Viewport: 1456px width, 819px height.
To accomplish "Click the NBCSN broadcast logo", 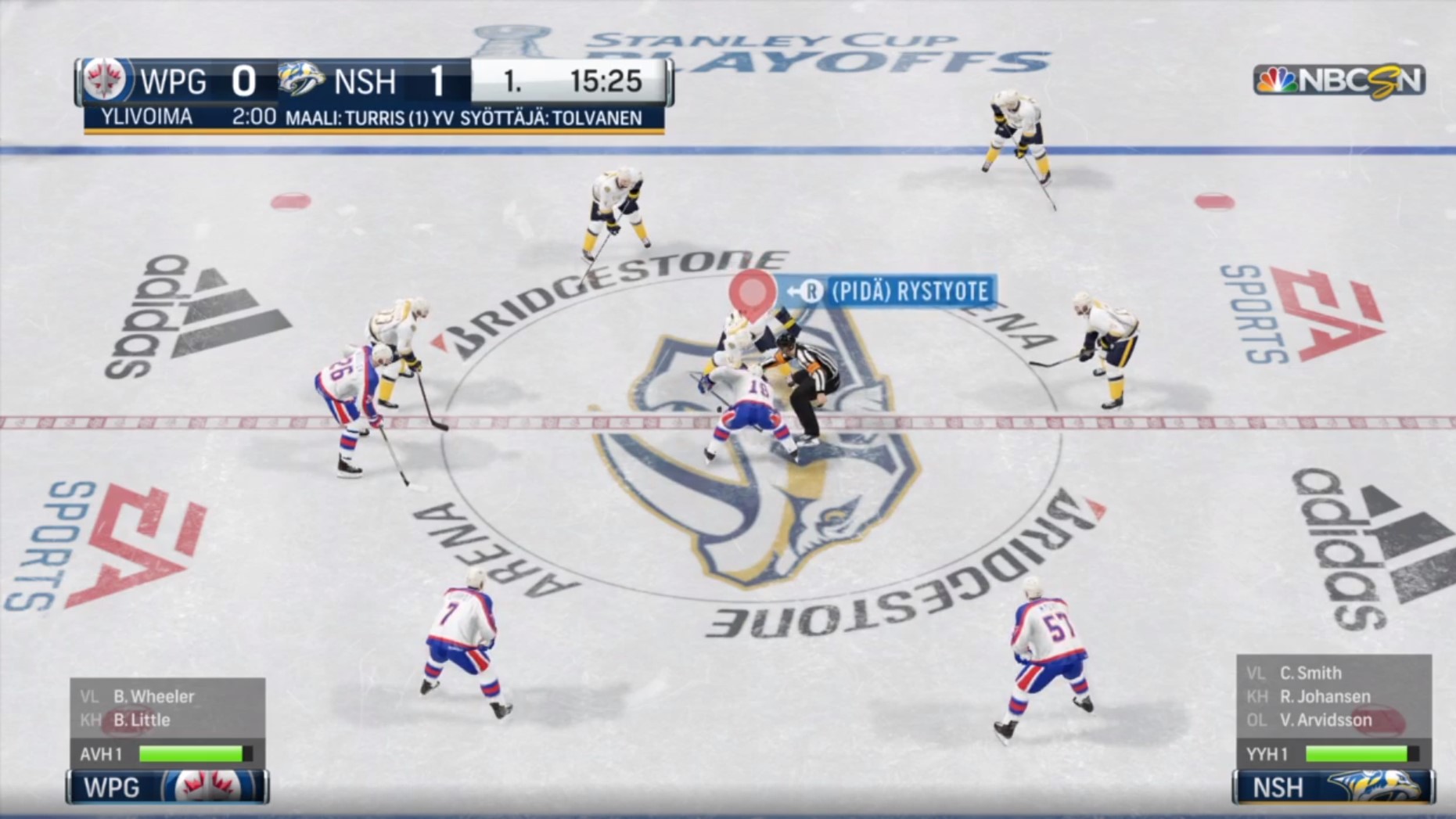I will tap(1339, 81).
